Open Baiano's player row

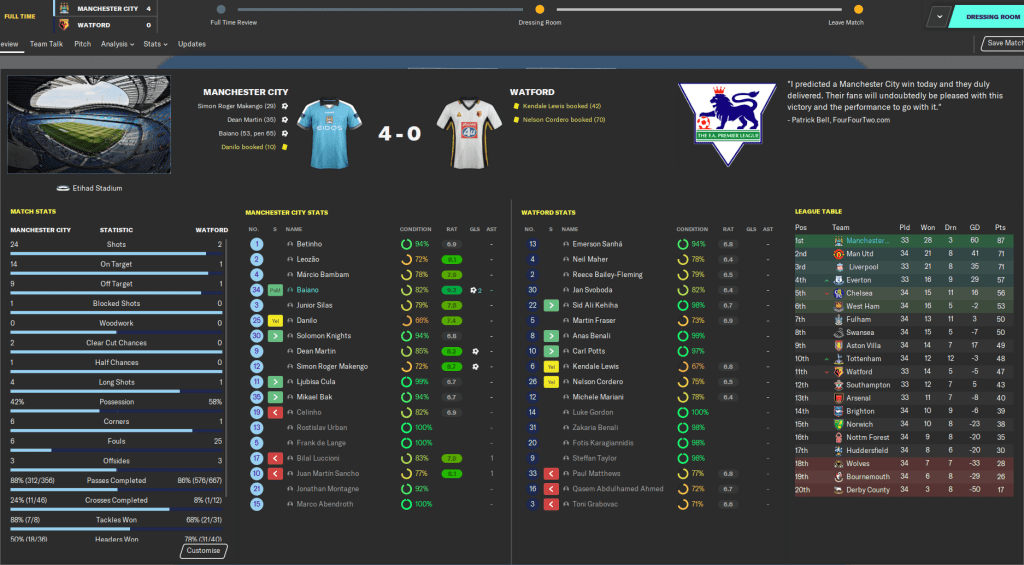pyautogui.click(x=310, y=290)
